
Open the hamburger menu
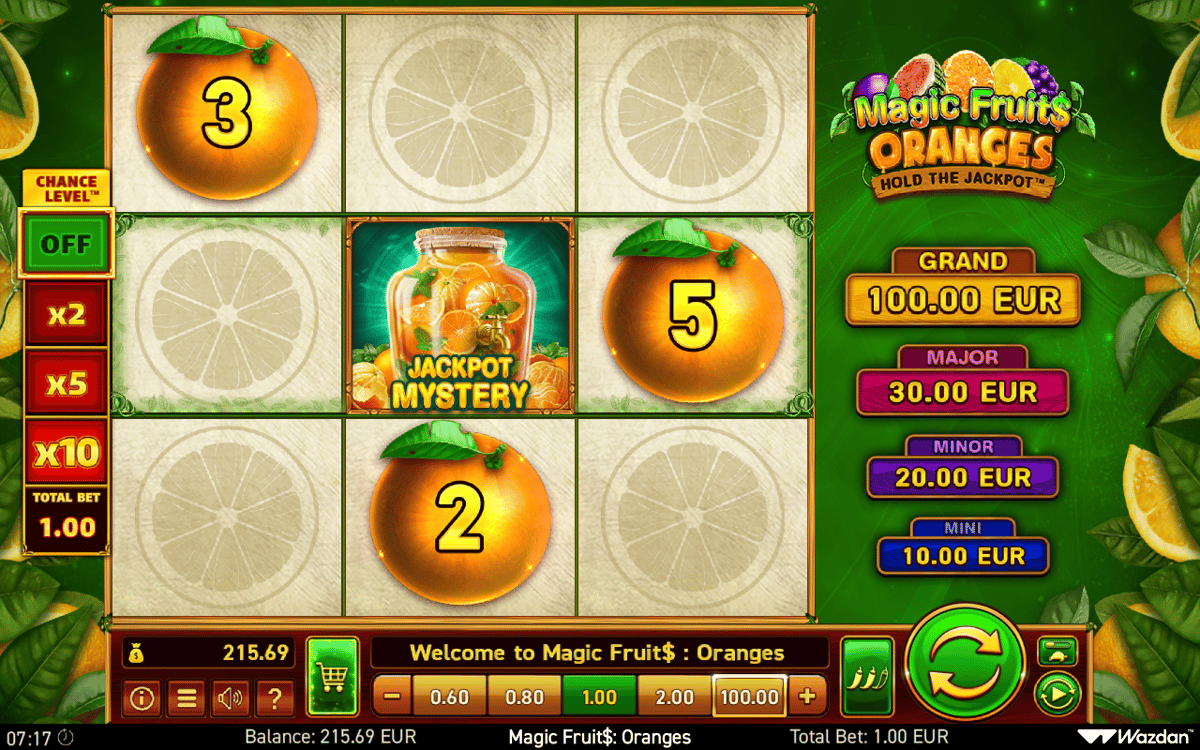pyautogui.click(x=186, y=698)
